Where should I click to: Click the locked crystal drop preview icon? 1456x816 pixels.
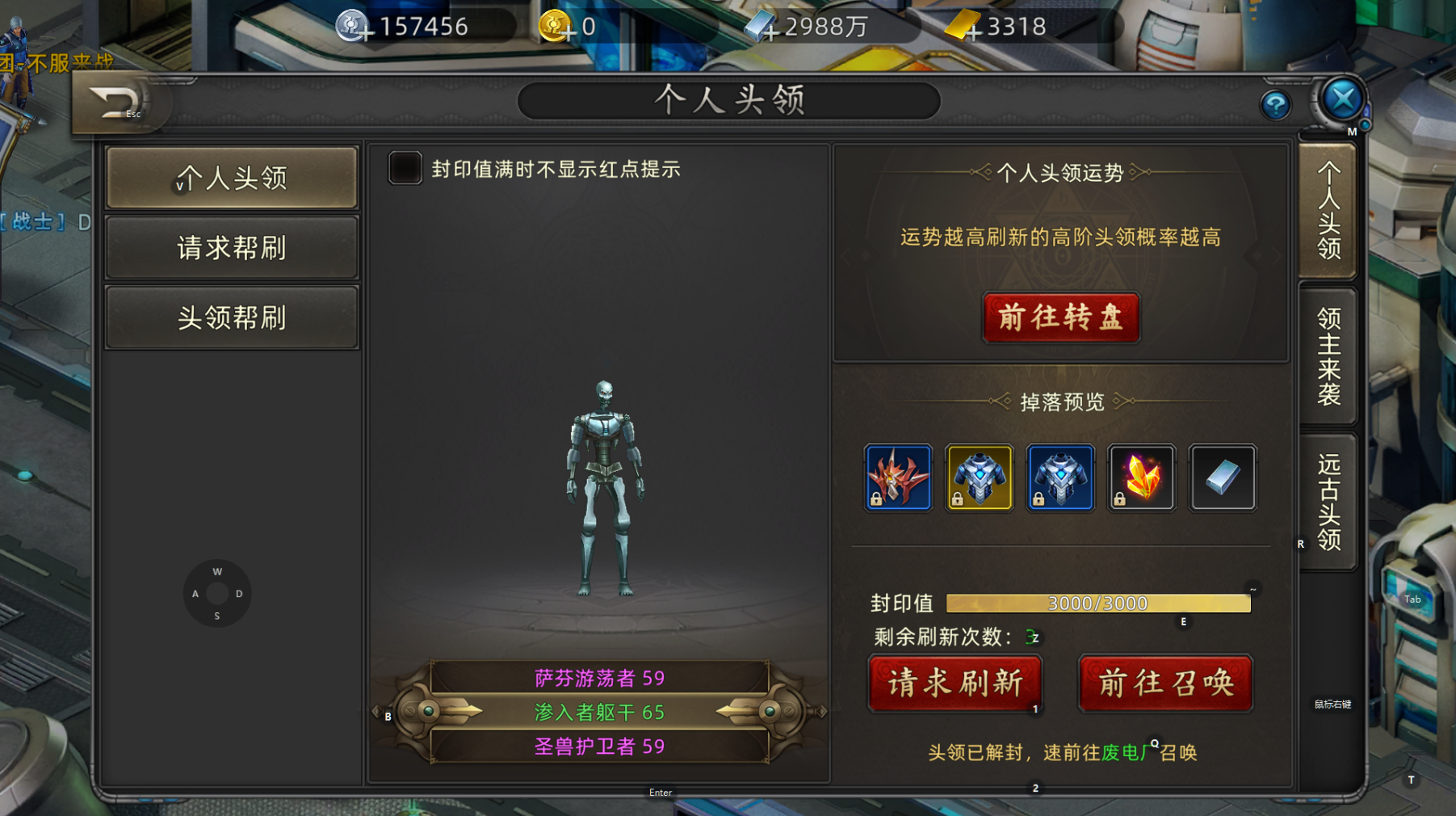pos(1141,477)
